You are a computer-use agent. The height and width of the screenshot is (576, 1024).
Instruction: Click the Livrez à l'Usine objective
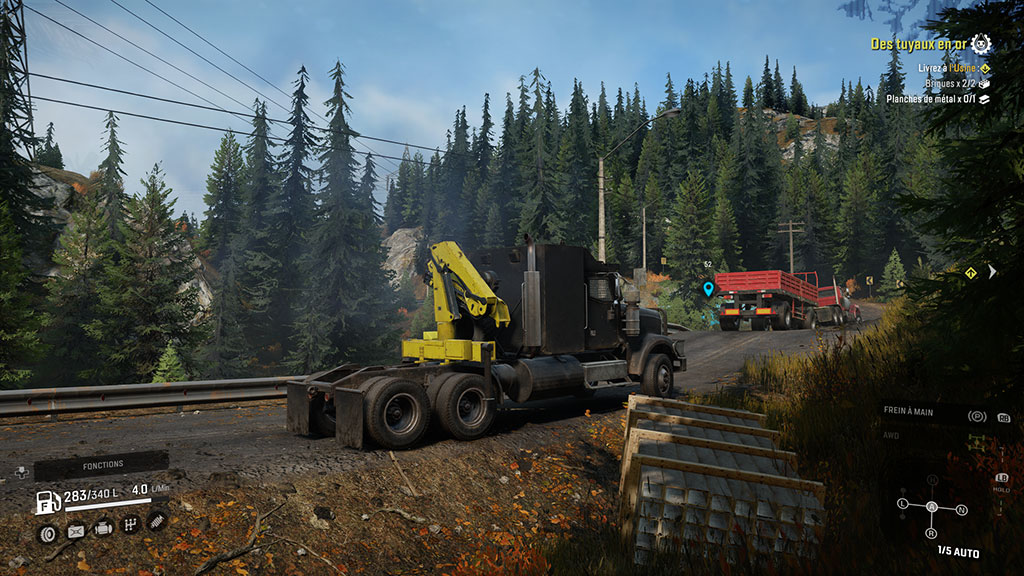click(949, 68)
